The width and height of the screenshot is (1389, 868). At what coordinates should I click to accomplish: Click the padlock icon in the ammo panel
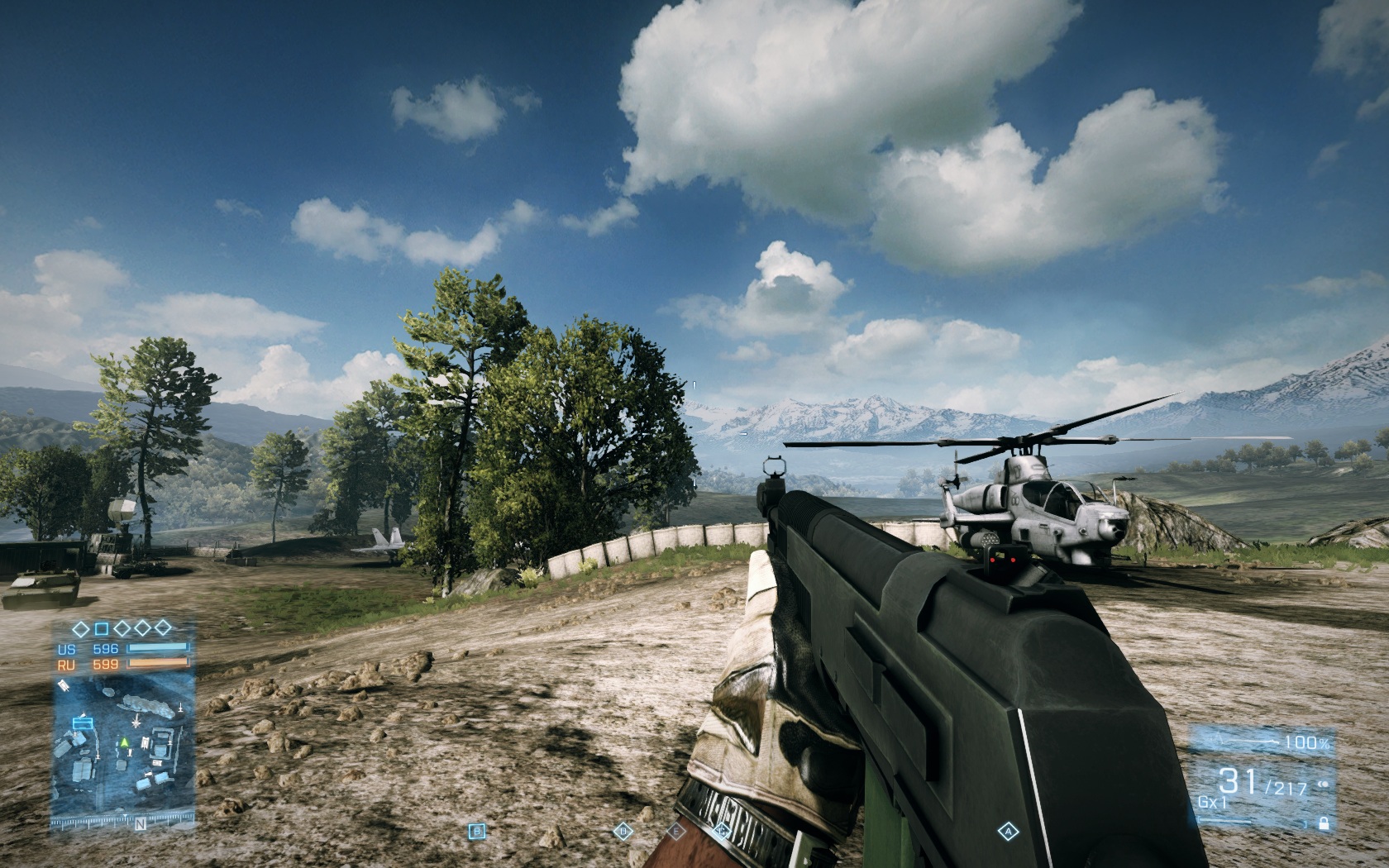pos(1324,823)
